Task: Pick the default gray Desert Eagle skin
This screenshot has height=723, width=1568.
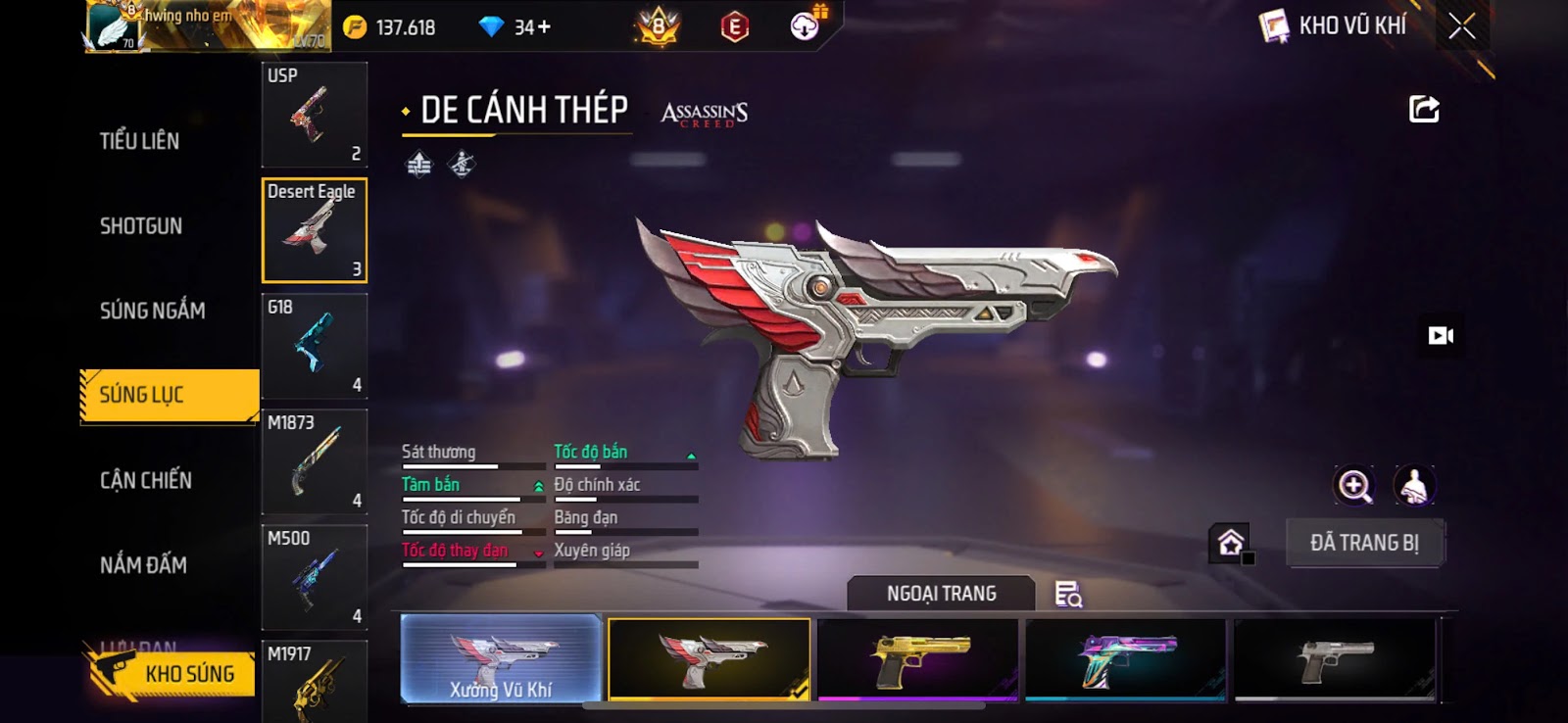Action: coord(1335,659)
